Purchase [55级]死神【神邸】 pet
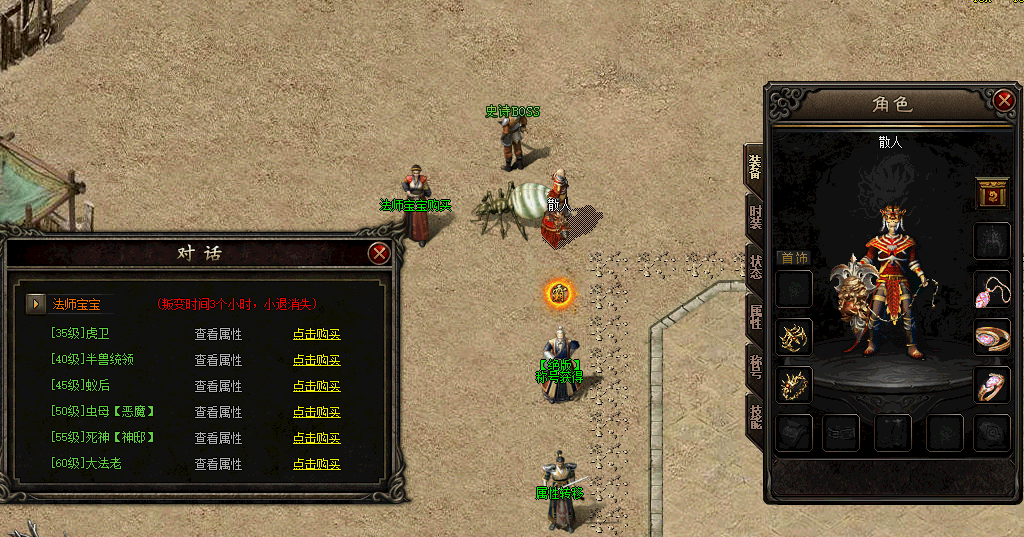The height and width of the screenshot is (537, 1024). (x=316, y=438)
